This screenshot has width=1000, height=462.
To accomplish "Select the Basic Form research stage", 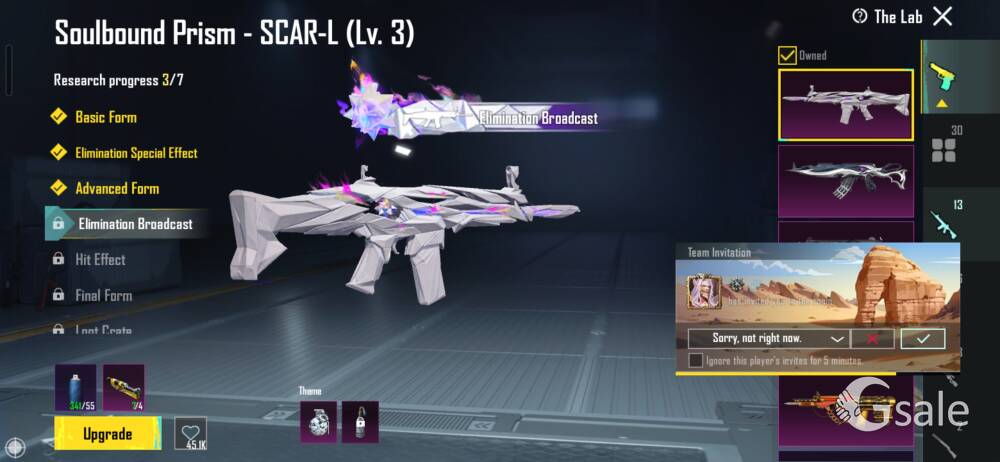I will [x=106, y=117].
